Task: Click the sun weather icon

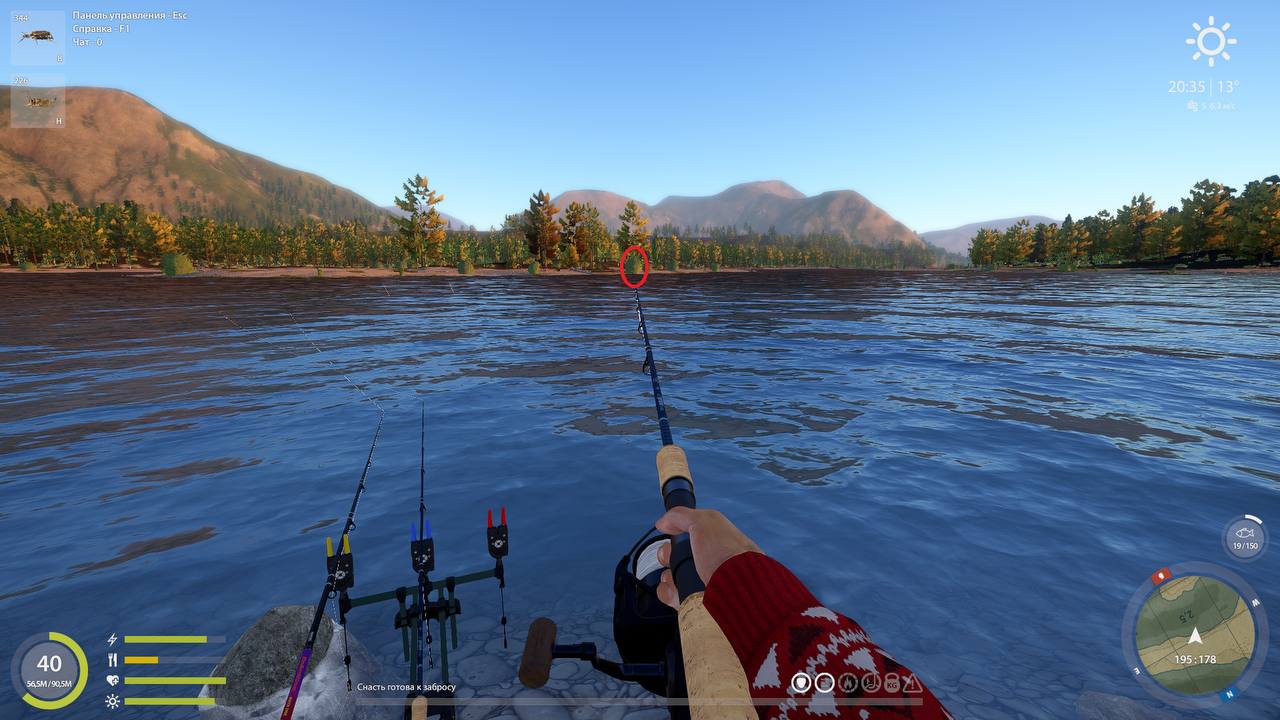Action: pyautogui.click(x=1210, y=41)
